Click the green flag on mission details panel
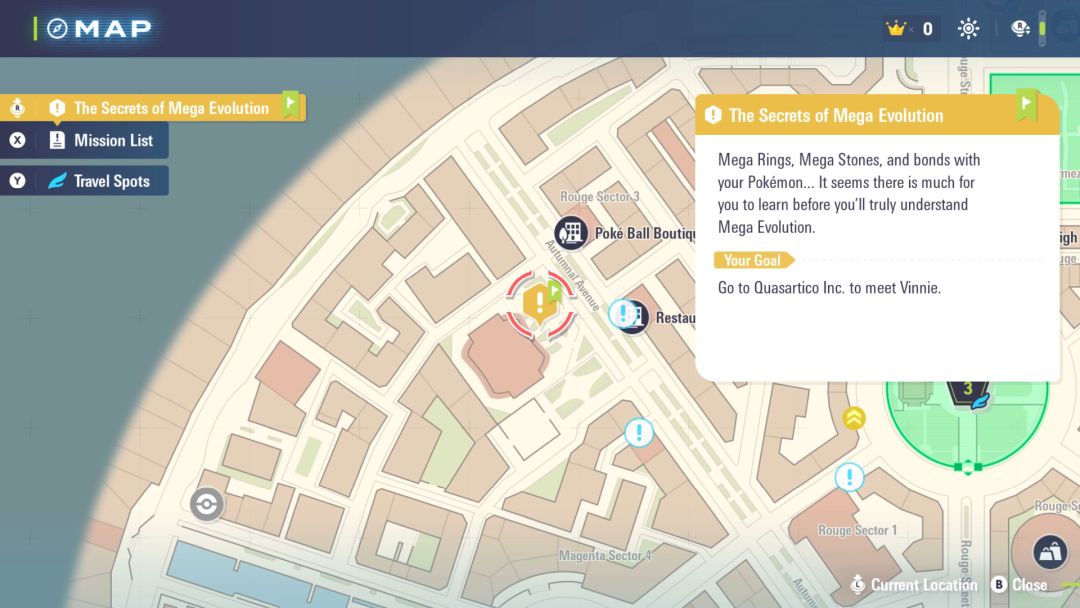This screenshot has width=1080, height=608. (x=1026, y=103)
